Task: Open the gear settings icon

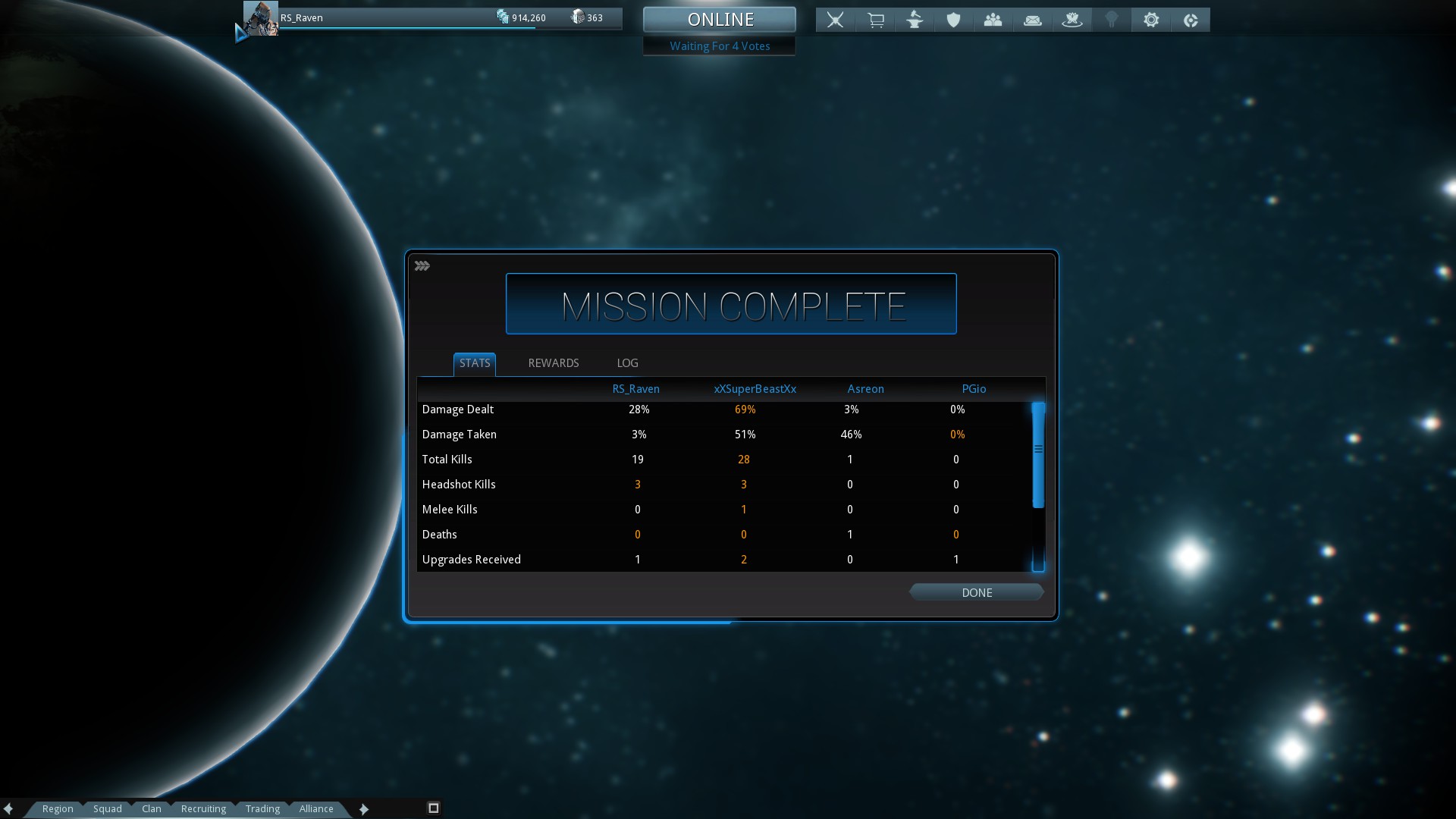Action: click(x=1150, y=20)
